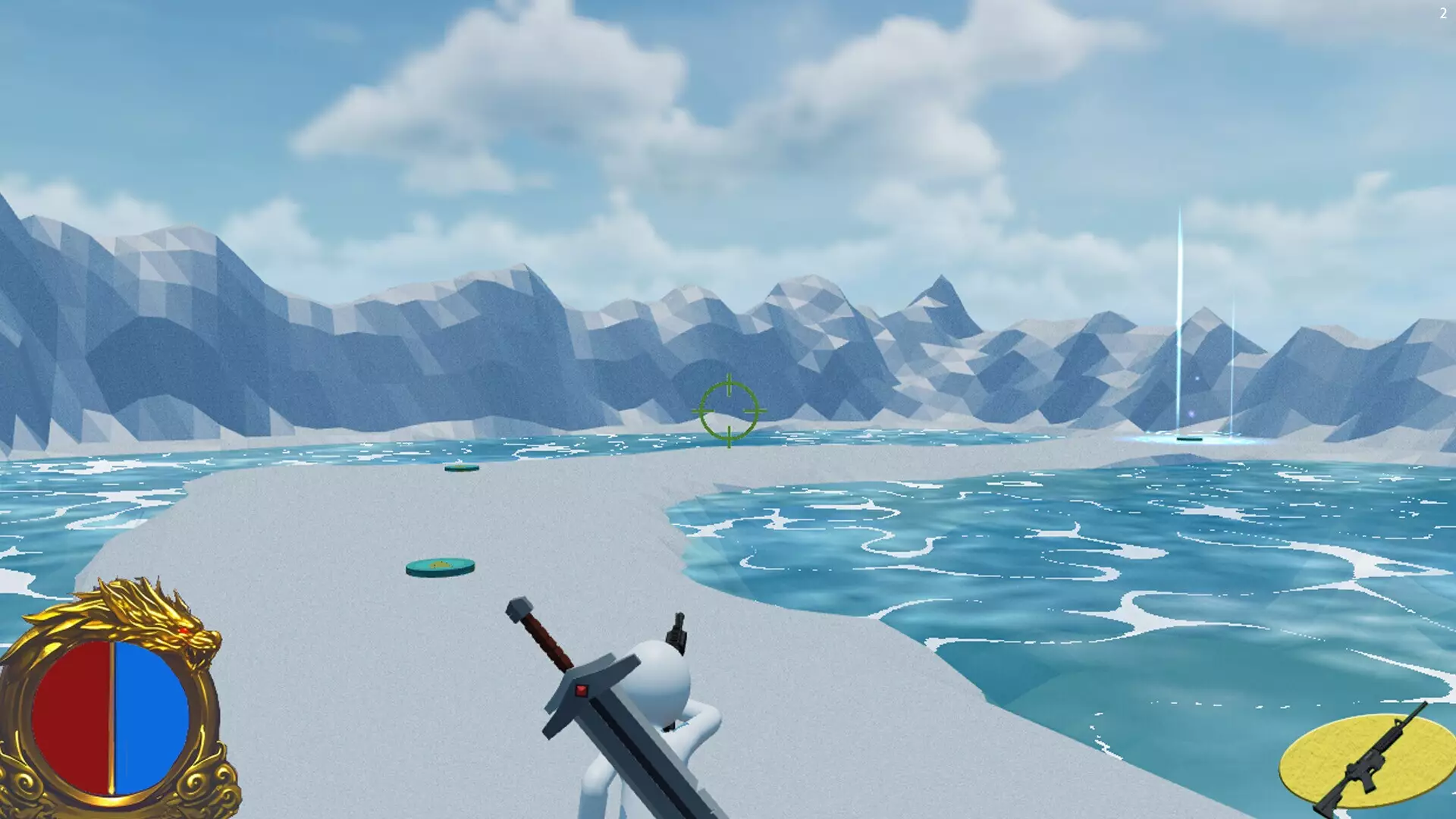Click the nearest green disc pickup
Image resolution: width=1456 pixels, height=819 pixels.
pos(440,565)
